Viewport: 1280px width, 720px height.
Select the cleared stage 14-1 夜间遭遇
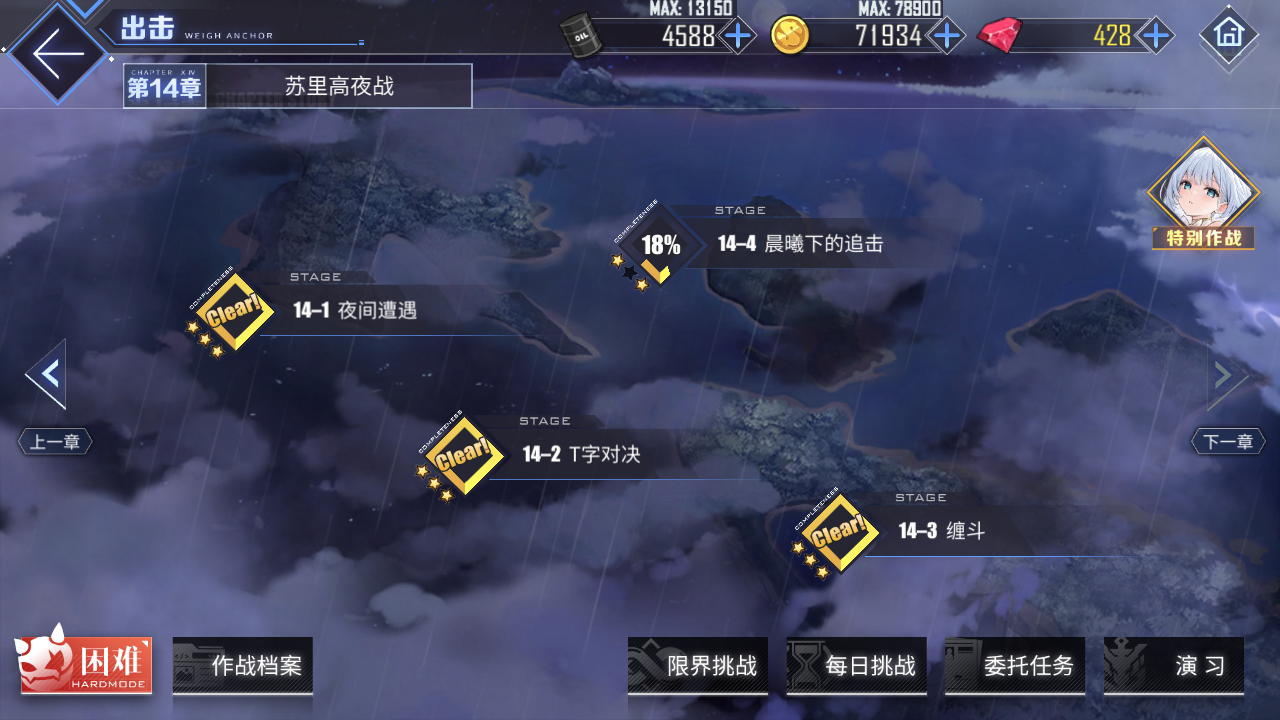232,311
